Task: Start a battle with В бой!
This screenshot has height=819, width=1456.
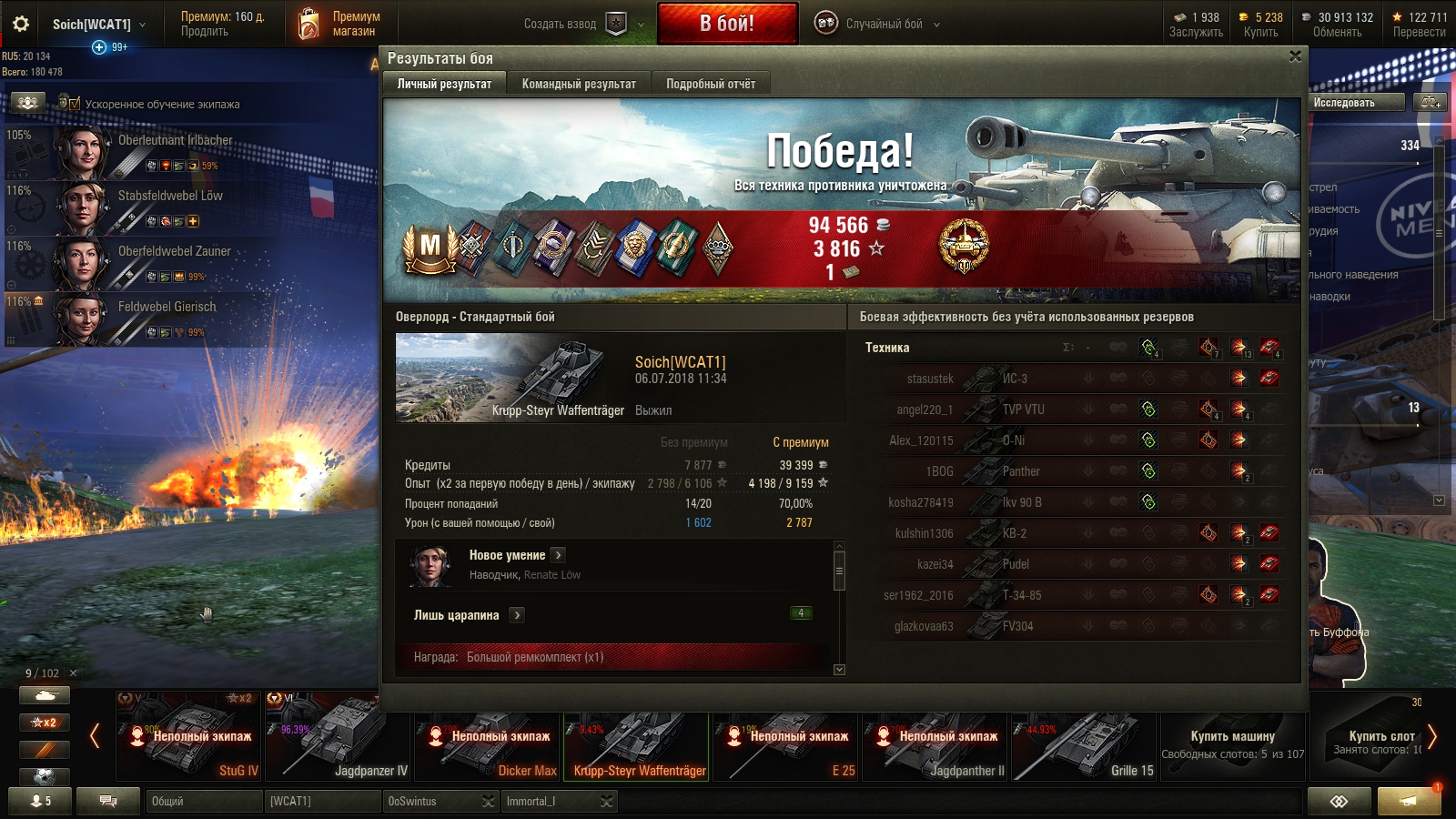Action: click(x=727, y=24)
